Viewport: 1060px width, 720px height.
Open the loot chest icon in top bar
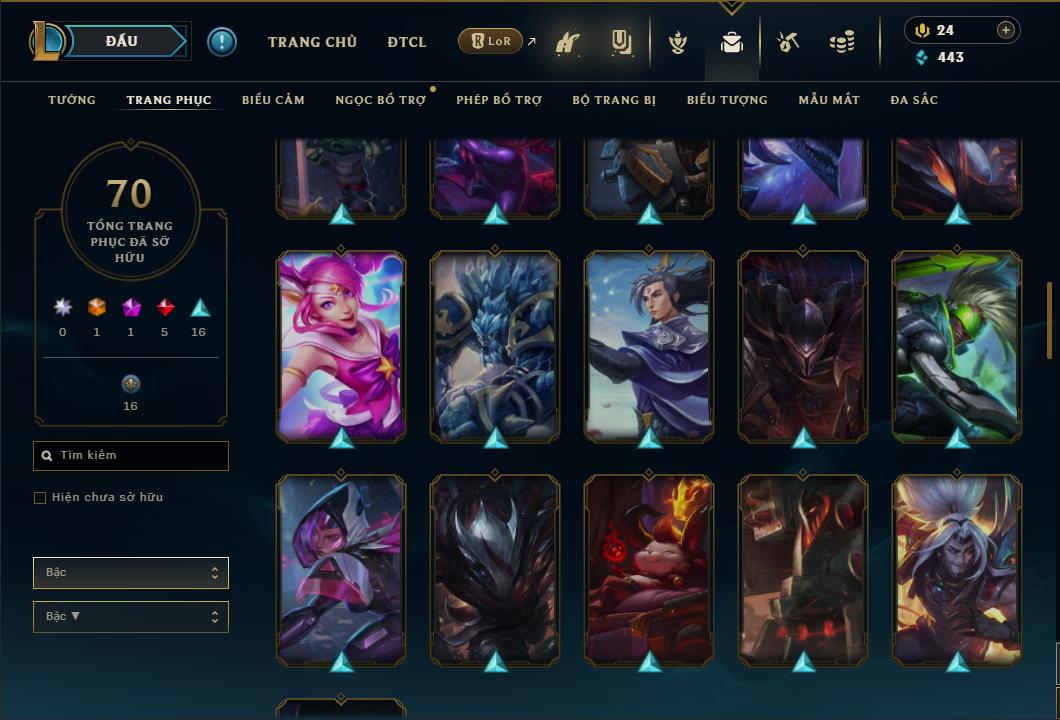pos(732,43)
